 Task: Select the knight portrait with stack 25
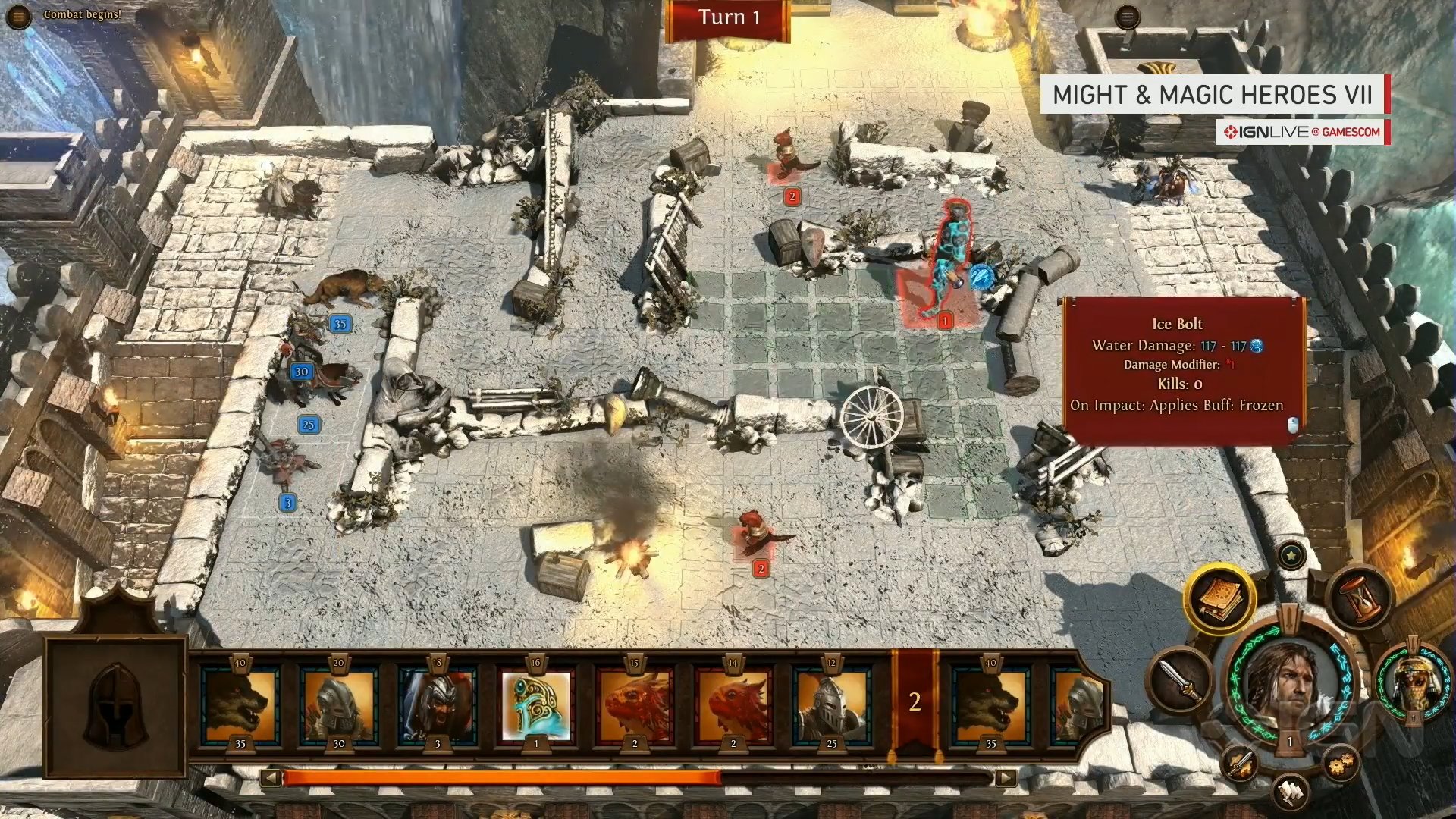pos(831,704)
